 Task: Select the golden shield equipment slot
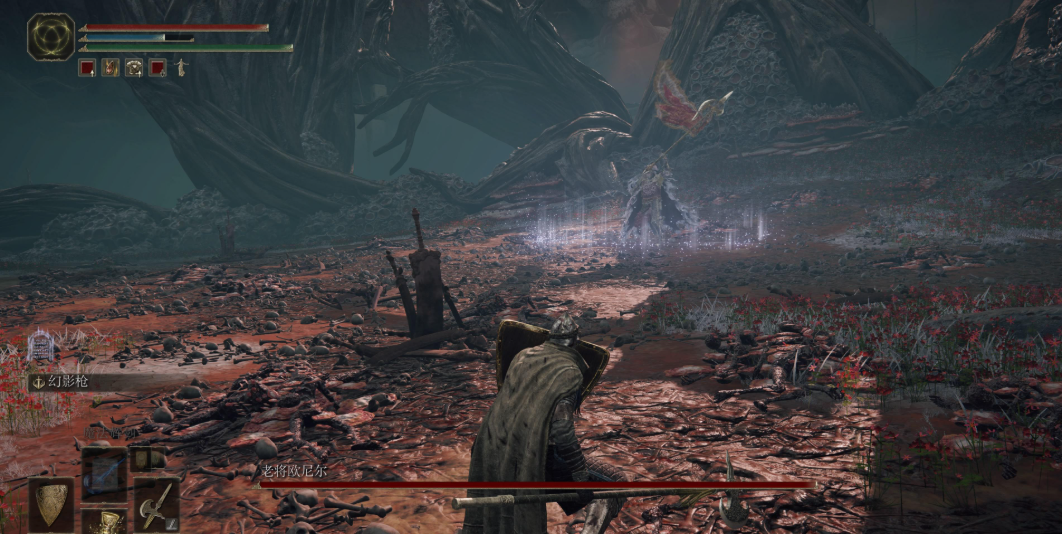point(50,500)
